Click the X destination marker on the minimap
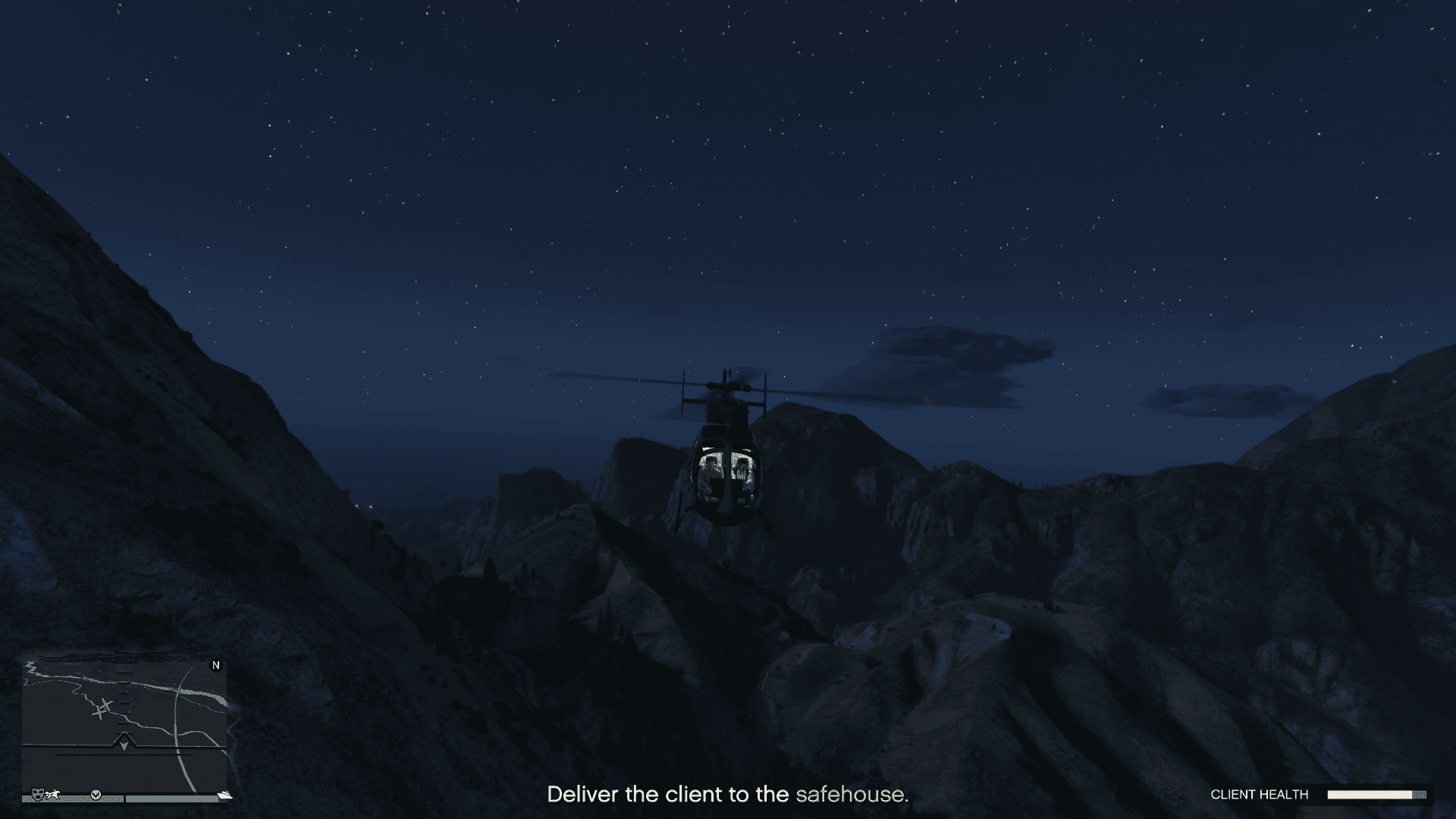The image size is (1456, 819). (x=102, y=707)
